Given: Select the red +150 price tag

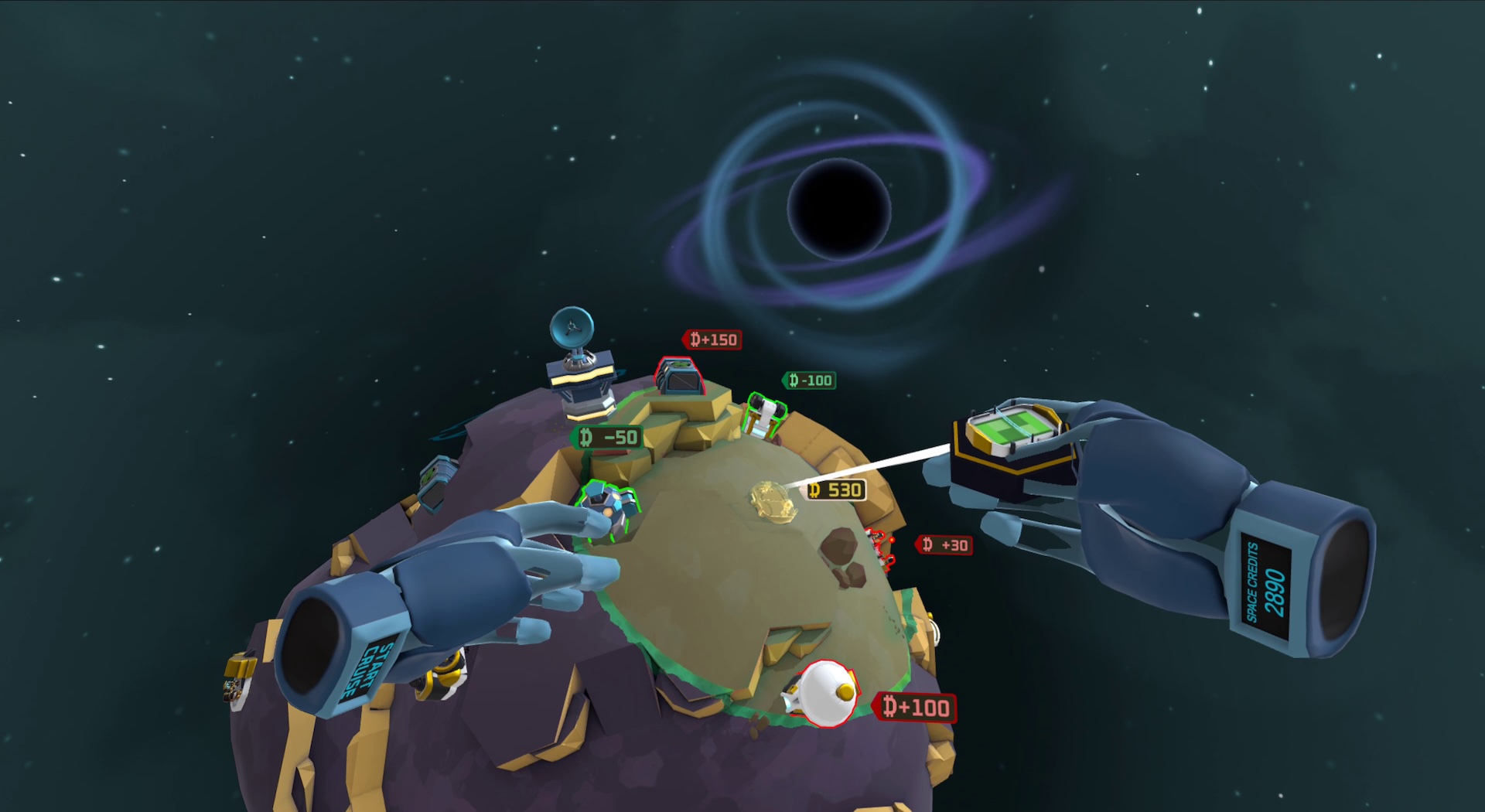Looking at the screenshot, I should pyautogui.click(x=712, y=339).
